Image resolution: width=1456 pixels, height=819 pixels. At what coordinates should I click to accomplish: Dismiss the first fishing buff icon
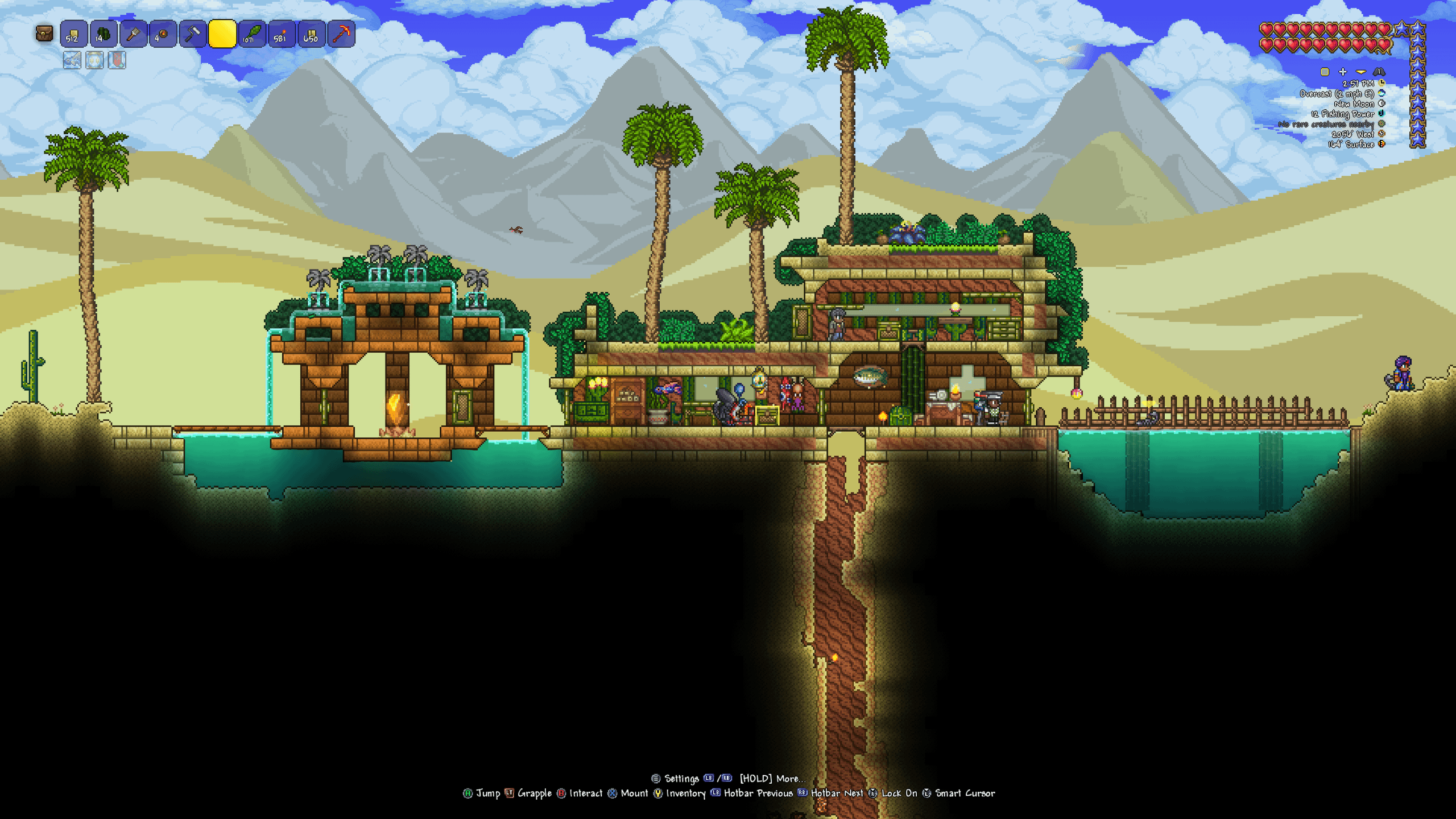(72, 61)
